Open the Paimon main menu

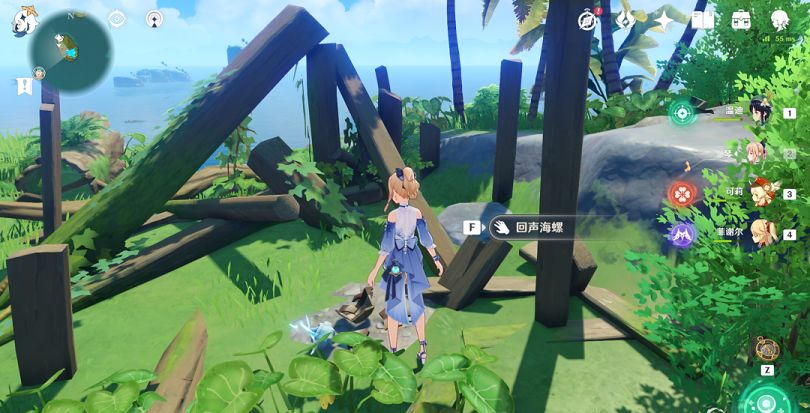point(23,20)
